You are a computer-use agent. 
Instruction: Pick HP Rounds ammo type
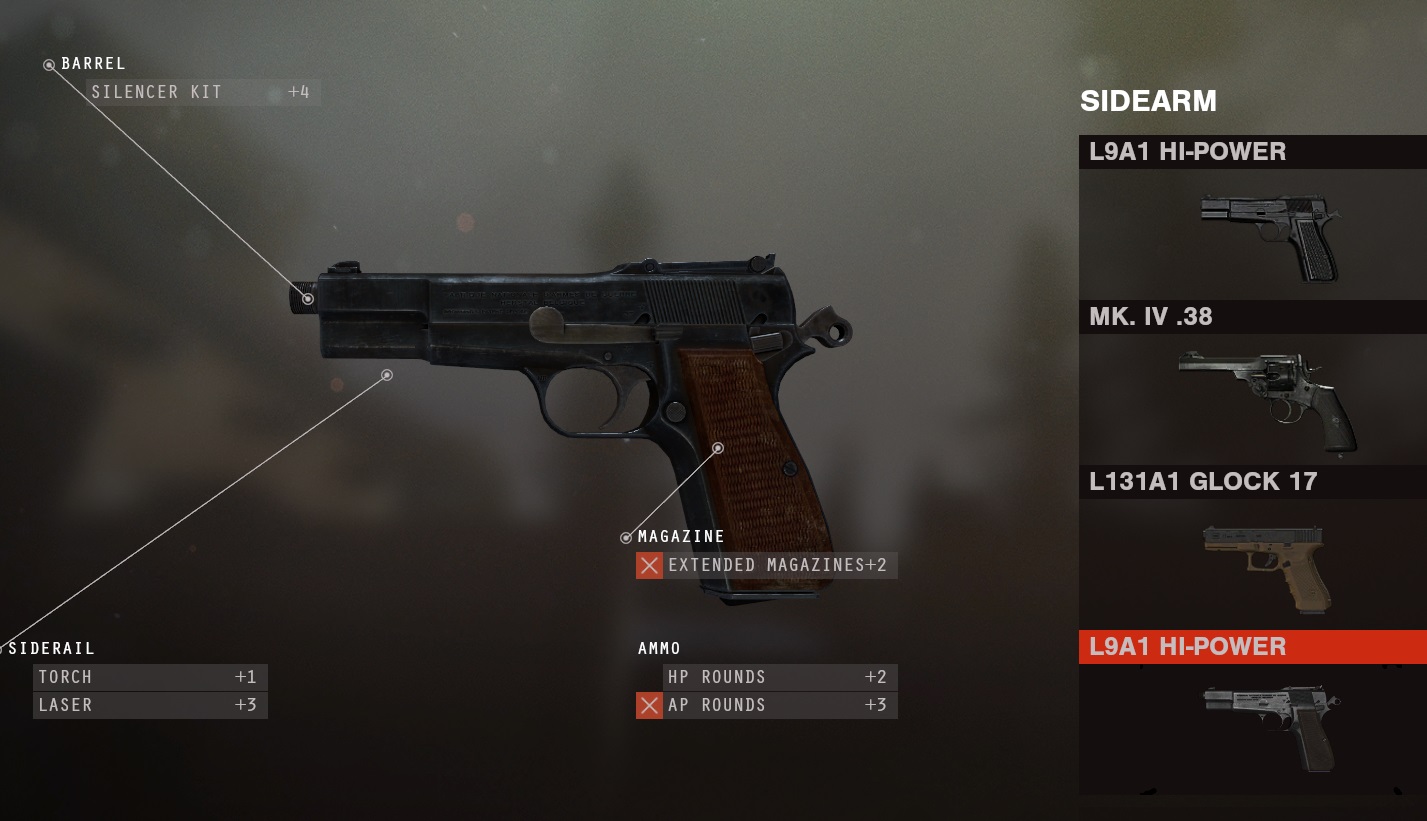point(778,677)
